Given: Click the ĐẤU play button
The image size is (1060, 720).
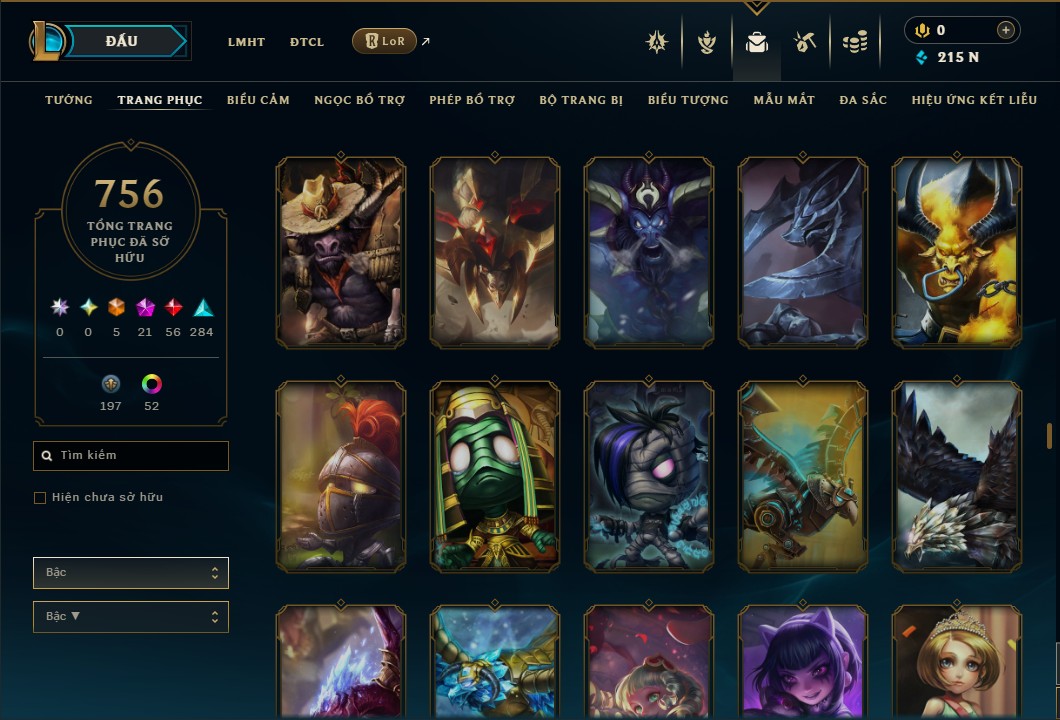Looking at the screenshot, I should 121,41.
